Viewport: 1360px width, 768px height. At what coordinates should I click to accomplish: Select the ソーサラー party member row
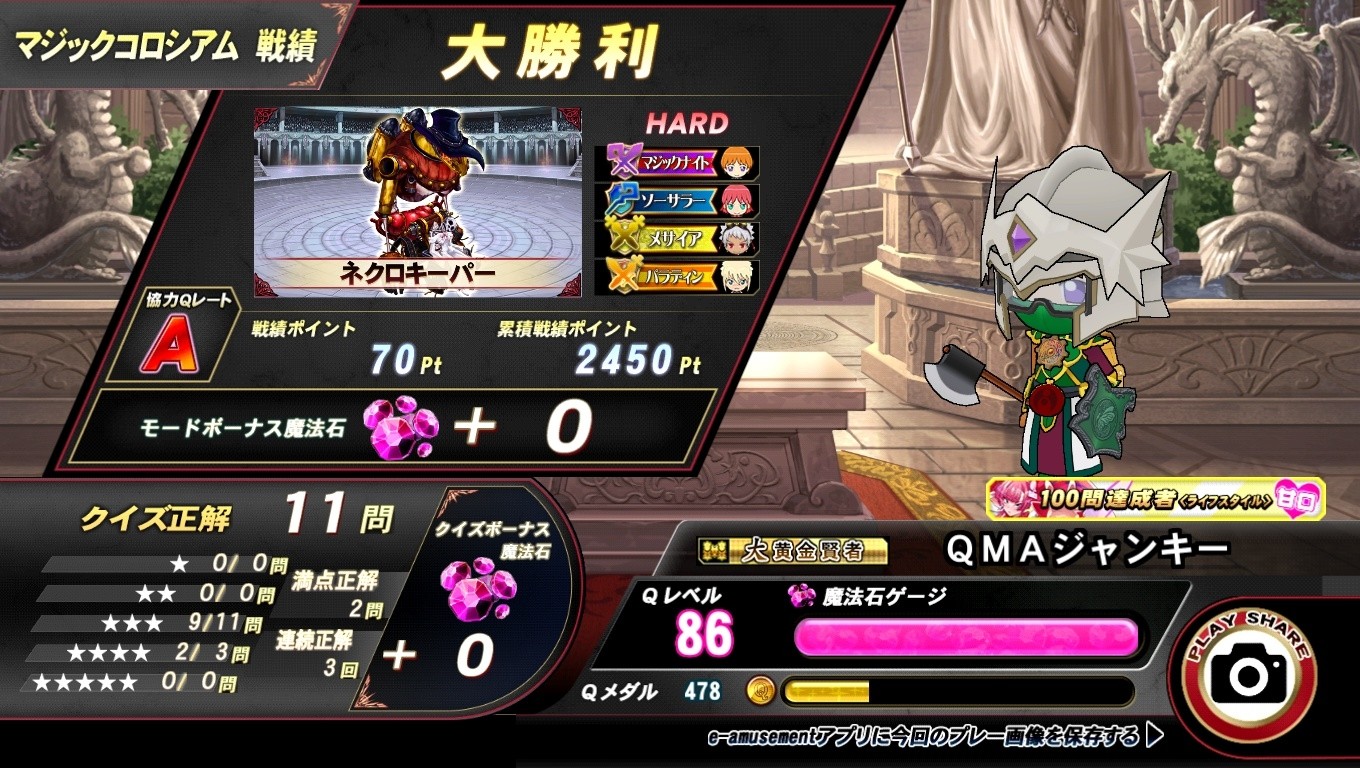point(677,201)
